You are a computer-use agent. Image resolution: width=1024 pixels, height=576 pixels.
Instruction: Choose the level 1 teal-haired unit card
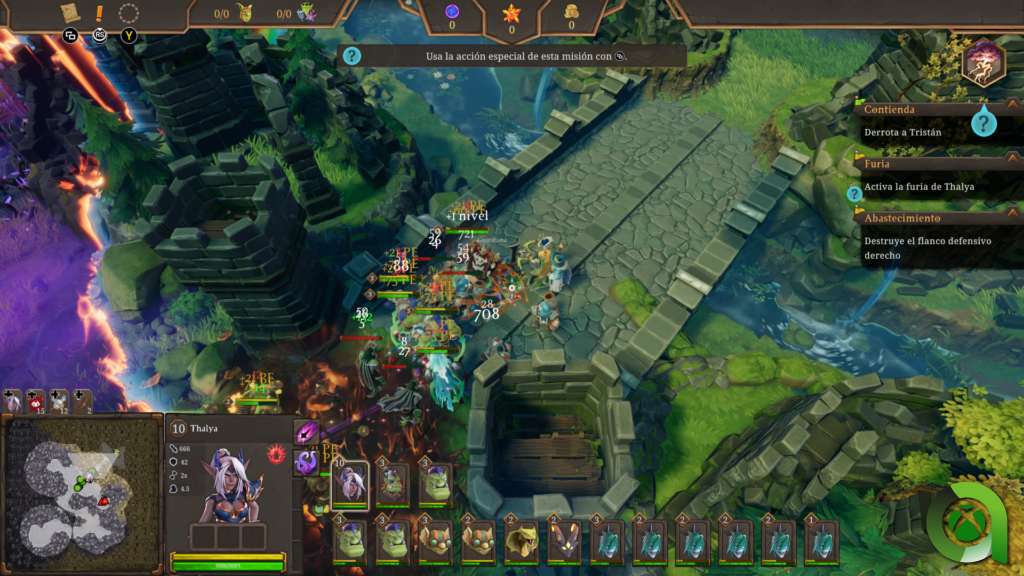pyautogui.click(x=821, y=542)
